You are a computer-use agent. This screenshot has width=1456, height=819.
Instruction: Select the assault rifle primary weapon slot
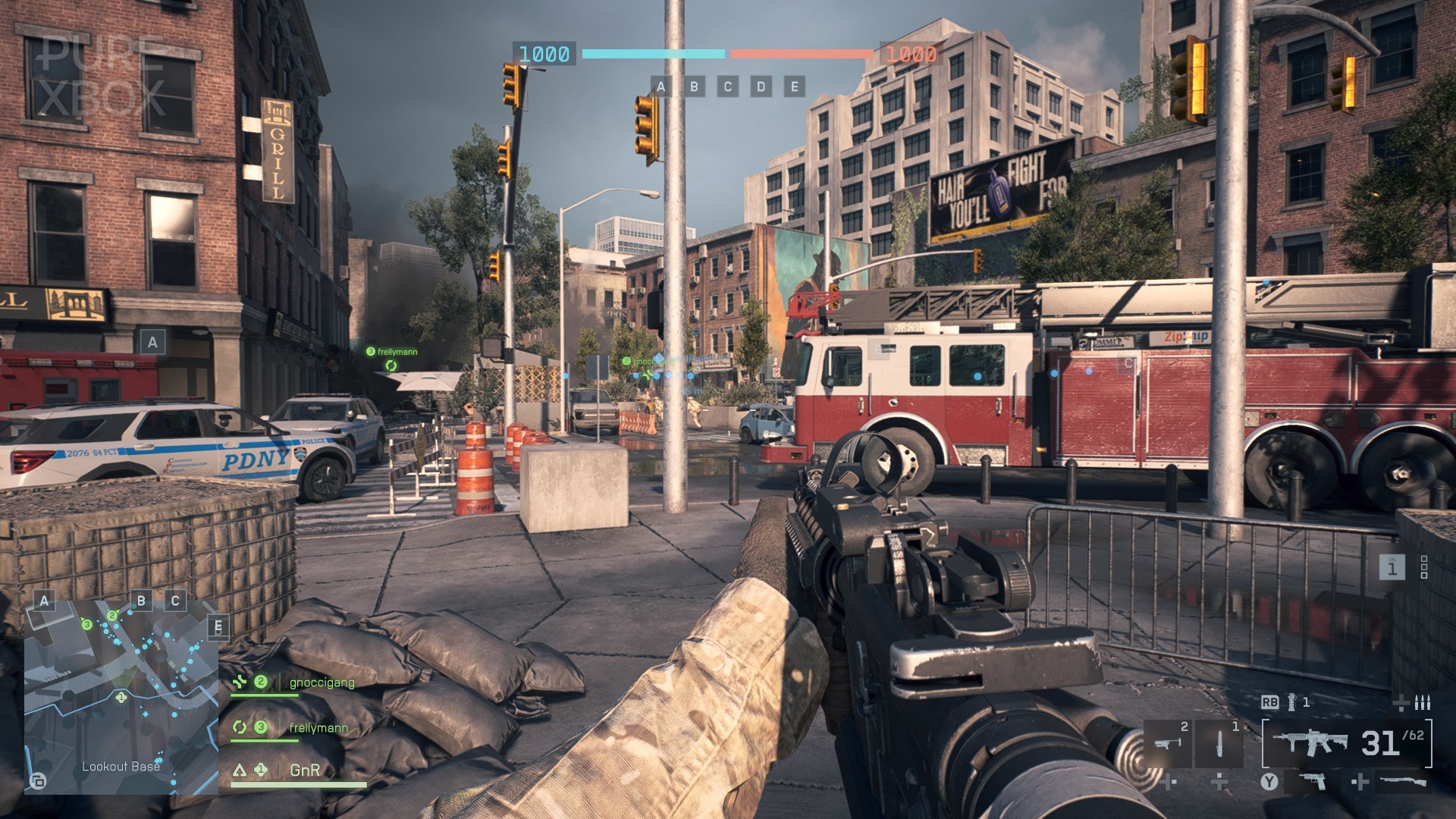[1347, 743]
